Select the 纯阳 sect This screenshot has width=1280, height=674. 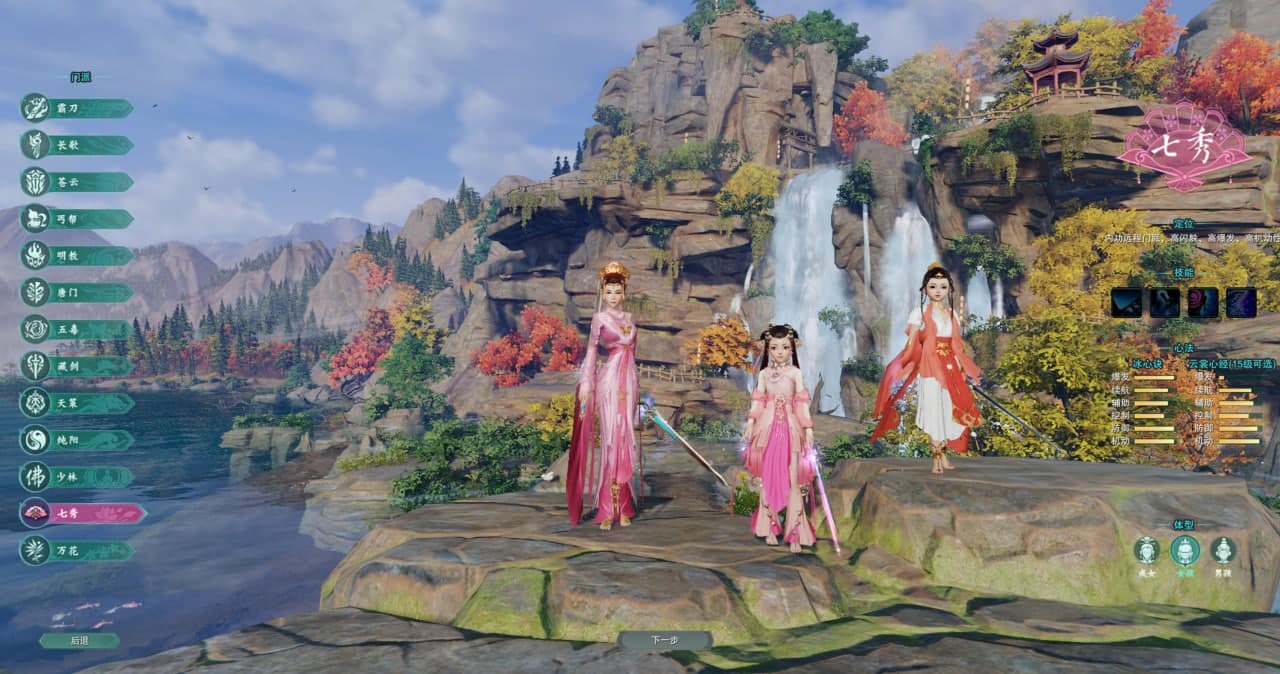pos(78,440)
